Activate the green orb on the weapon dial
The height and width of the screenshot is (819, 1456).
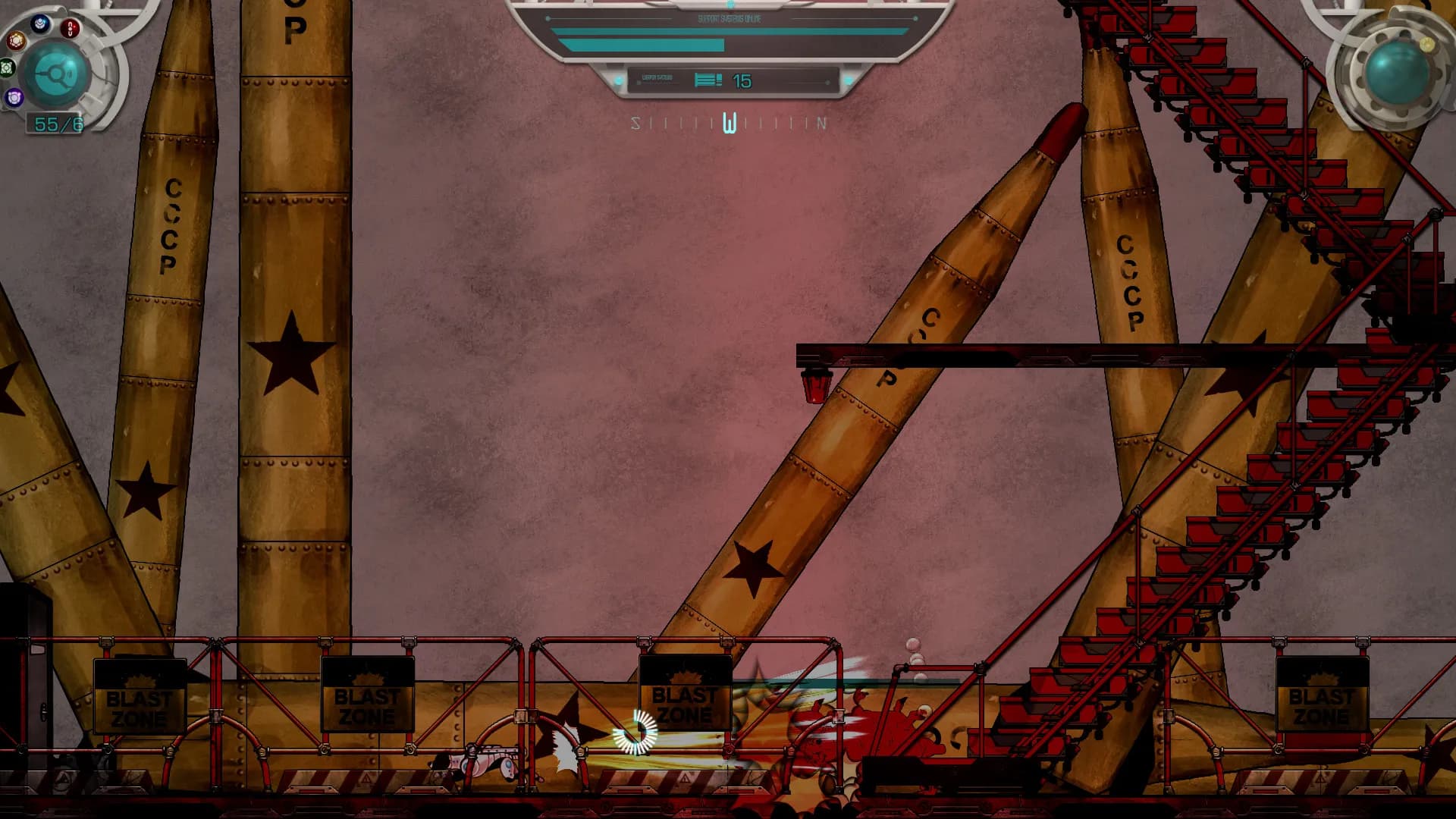click(x=7, y=68)
